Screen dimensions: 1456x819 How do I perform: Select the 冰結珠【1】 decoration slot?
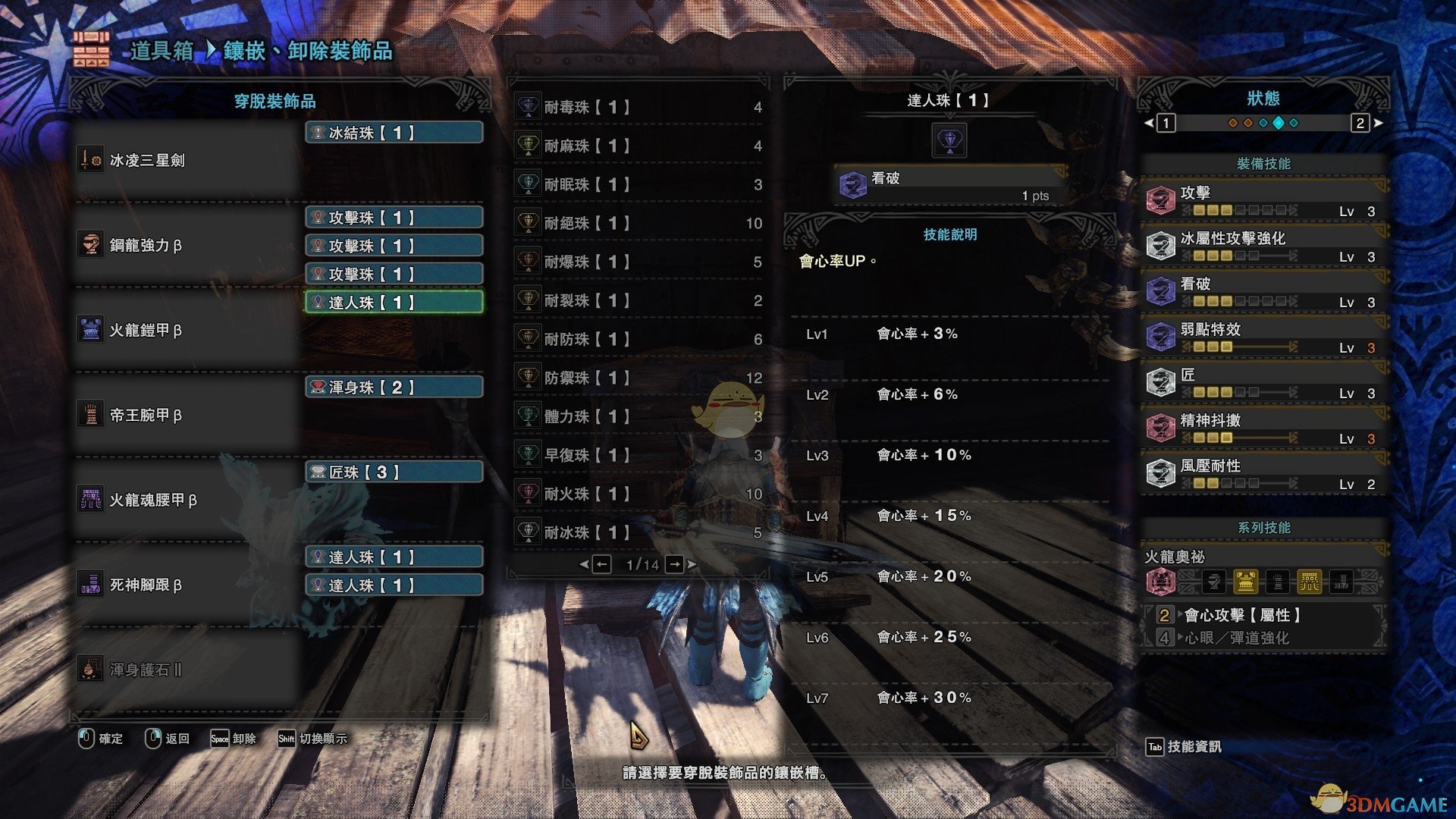click(394, 133)
